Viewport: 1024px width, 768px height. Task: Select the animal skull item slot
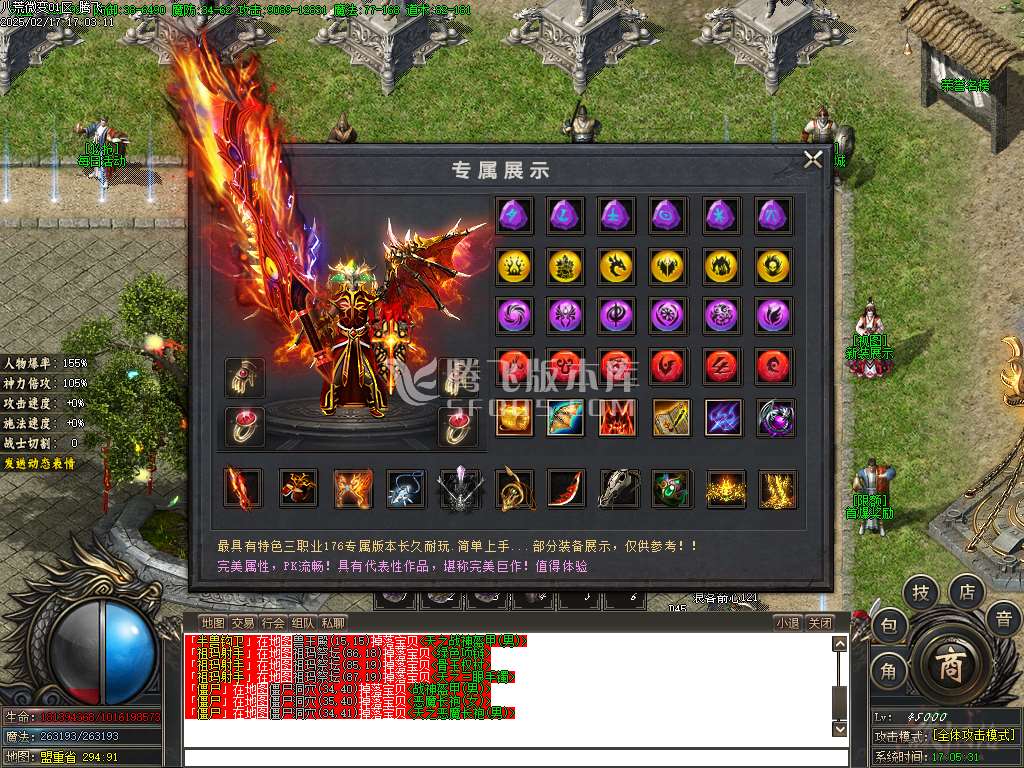pyautogui.click(x=619, y=489)
